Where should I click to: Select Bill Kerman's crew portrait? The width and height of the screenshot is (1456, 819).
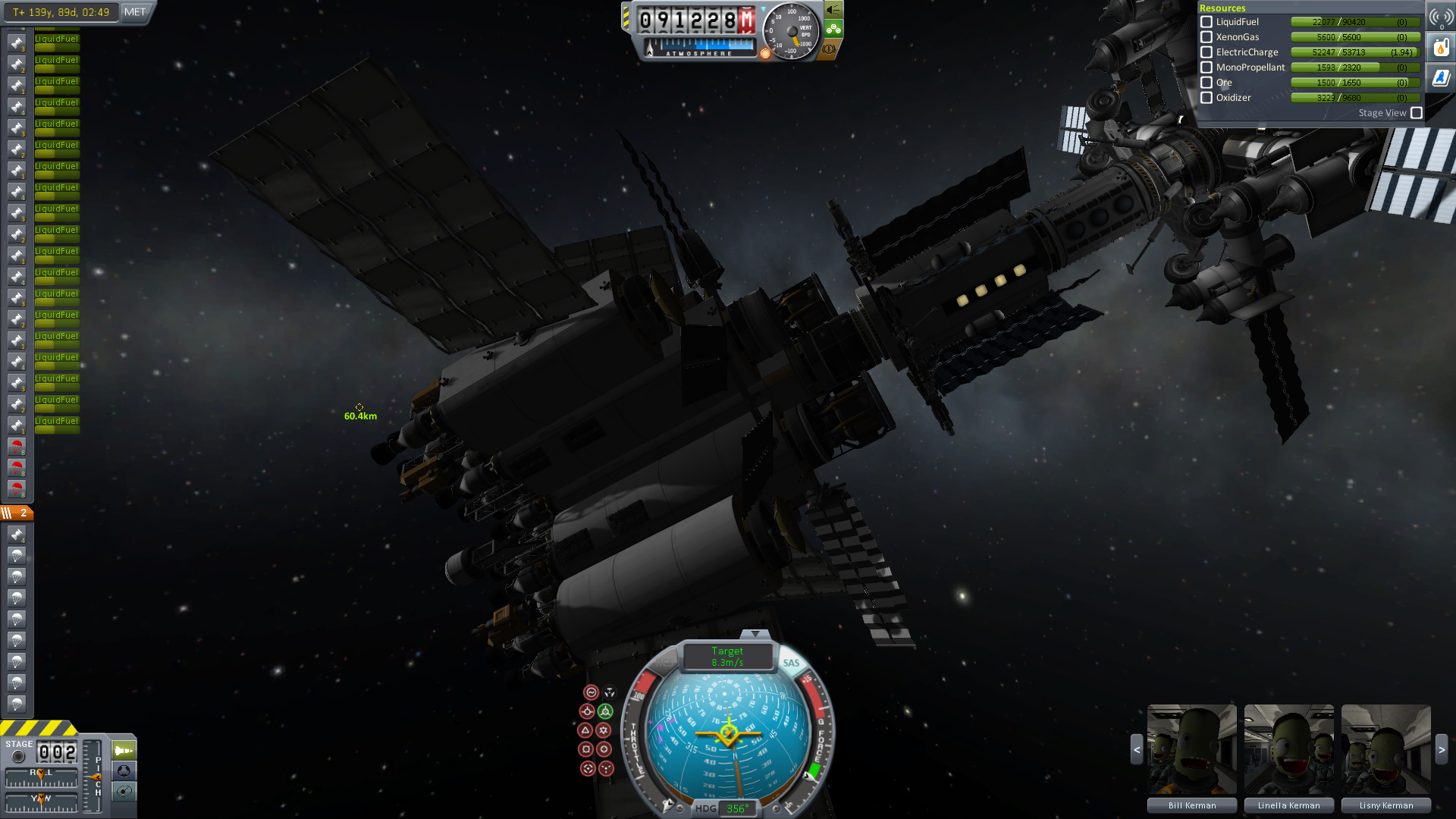click(x=1191, y=749)
